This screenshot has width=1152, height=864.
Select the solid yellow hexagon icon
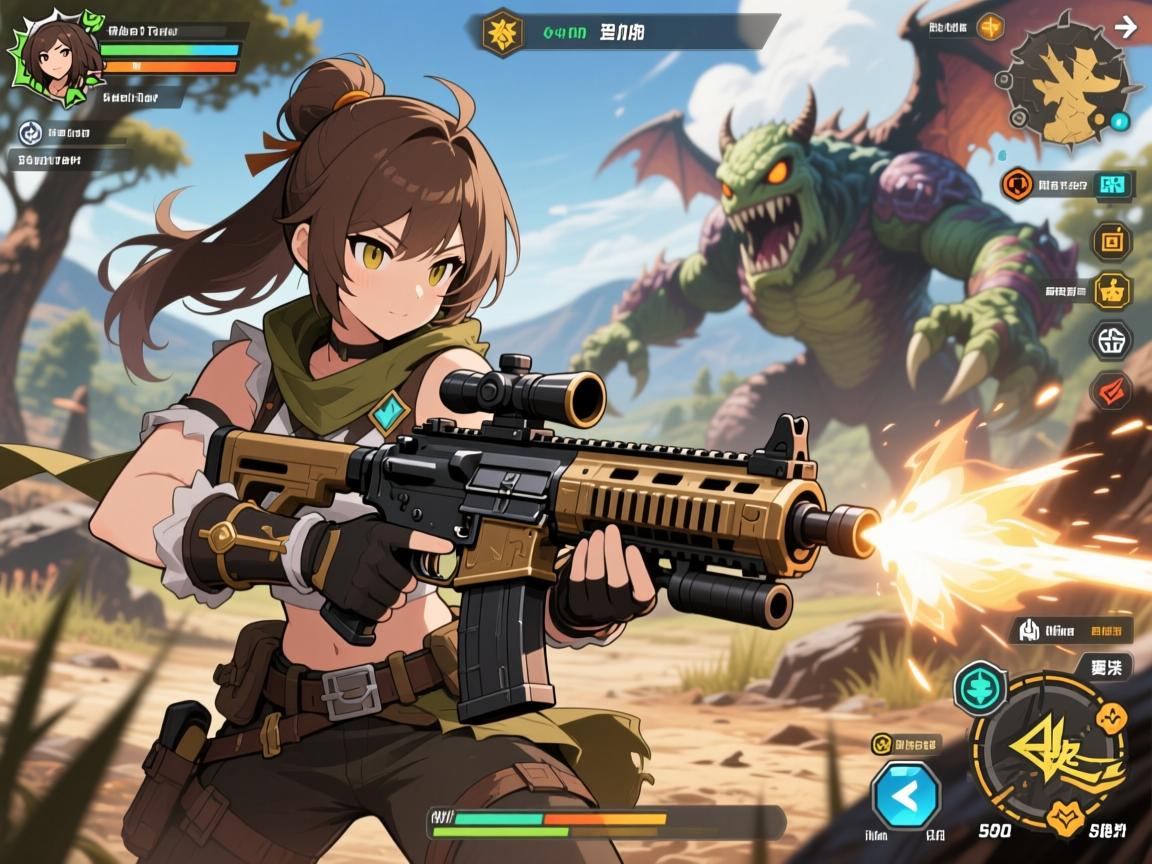[1111, 290]
